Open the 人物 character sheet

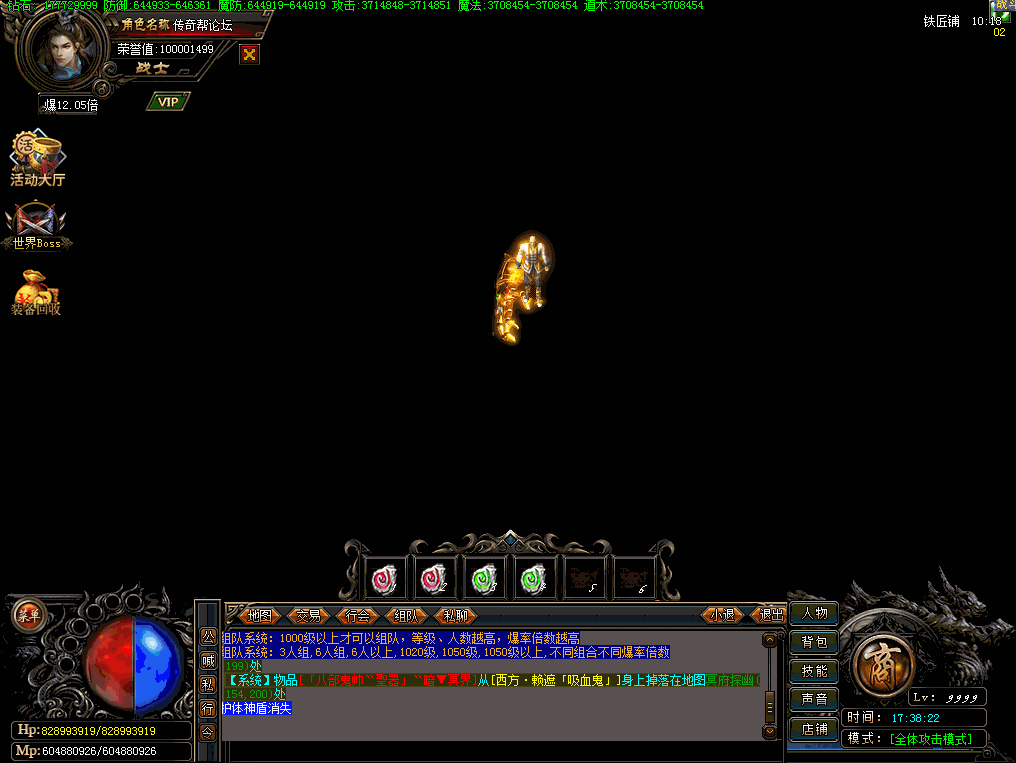pos(814,613)
